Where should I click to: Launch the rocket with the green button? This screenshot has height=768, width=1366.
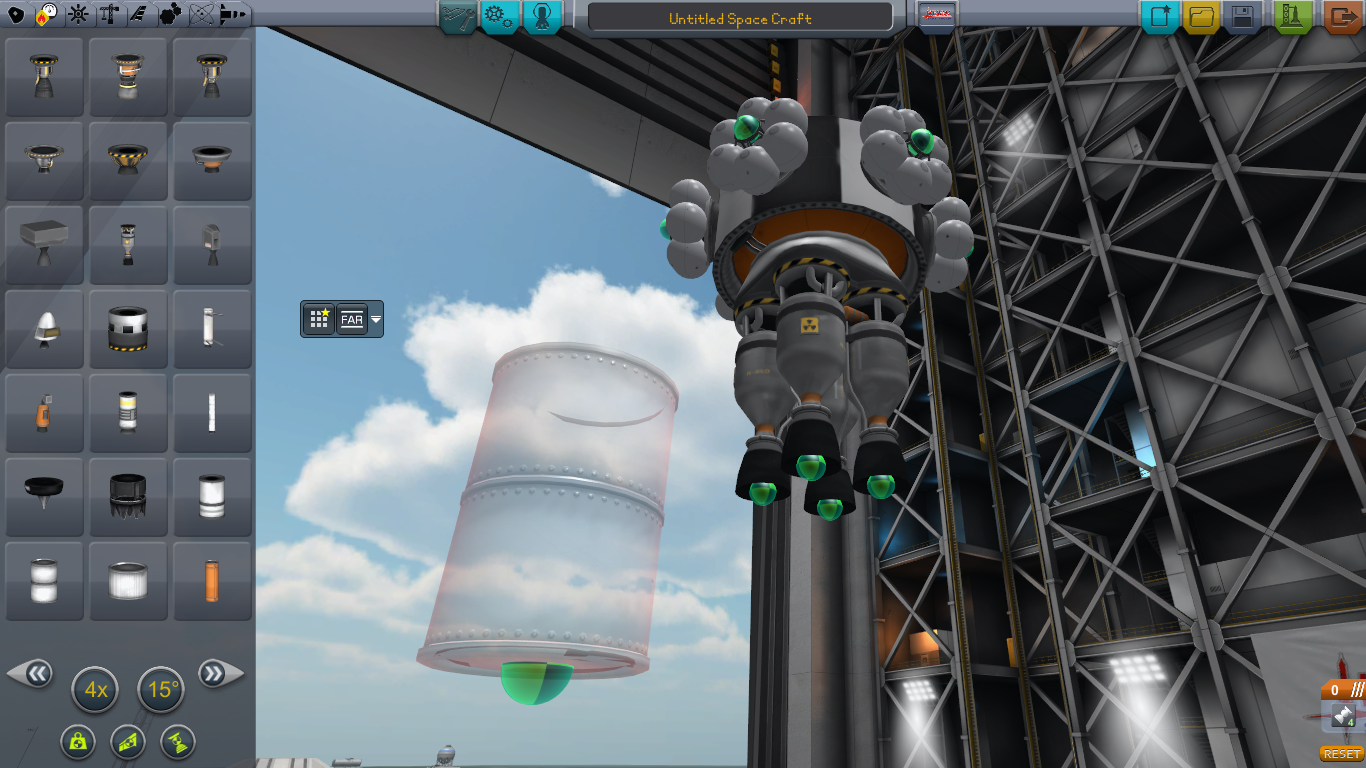(1294, 16)
